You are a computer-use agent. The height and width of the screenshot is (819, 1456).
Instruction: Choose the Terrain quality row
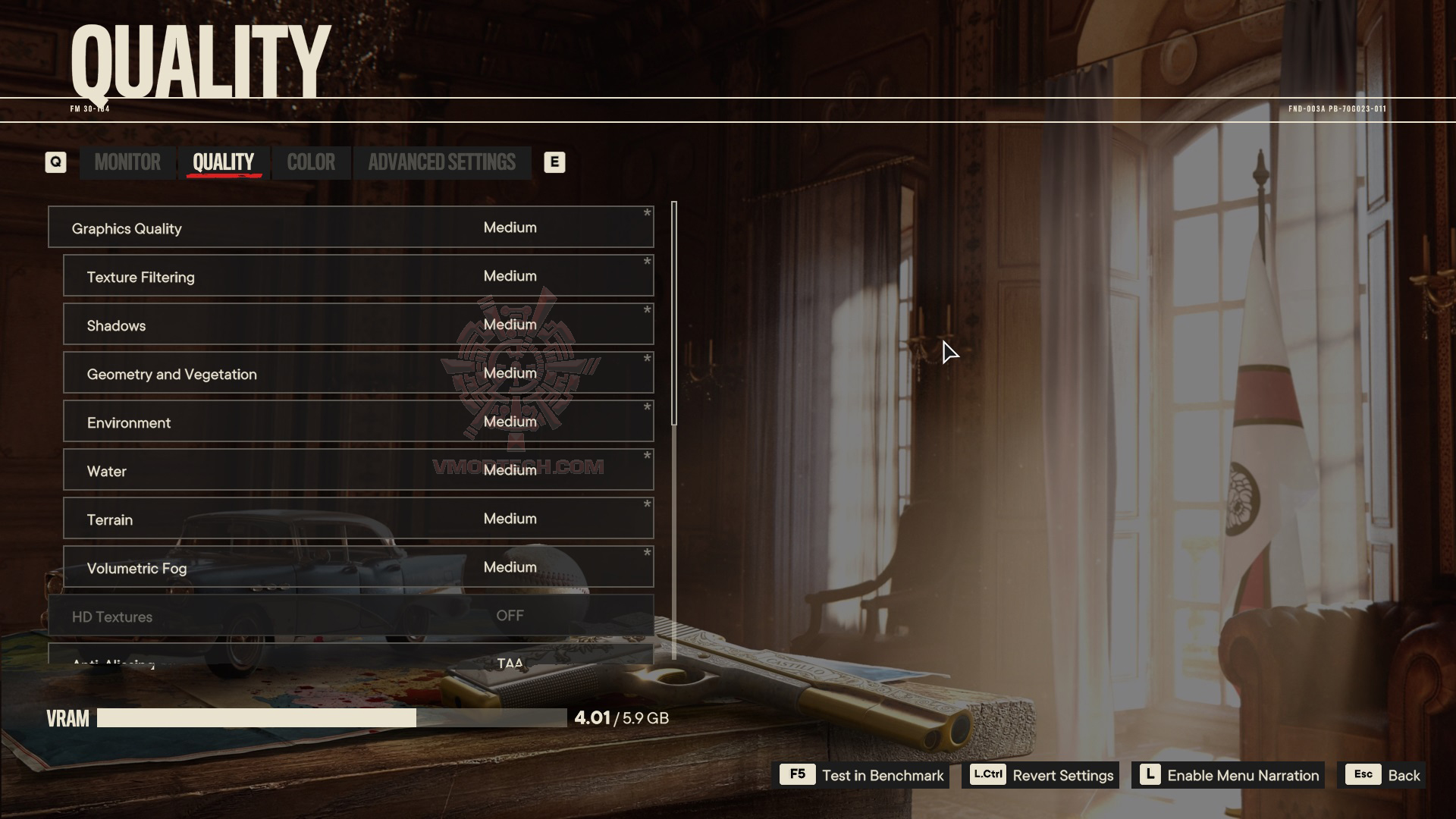pyautogui.click(x=358, y=519)
